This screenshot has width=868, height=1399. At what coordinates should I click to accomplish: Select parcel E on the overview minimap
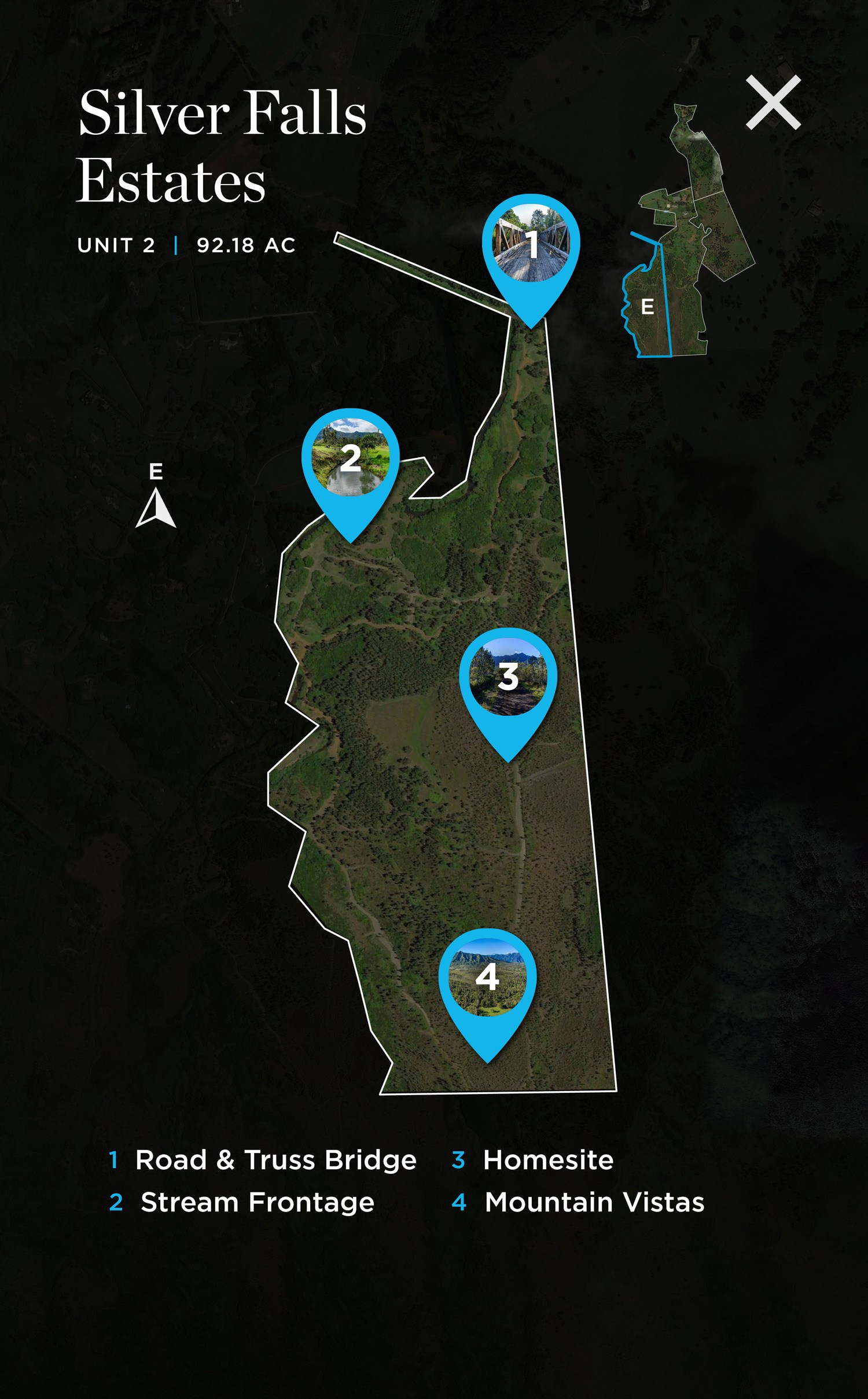pyautogui.click(x=648, y=307)
